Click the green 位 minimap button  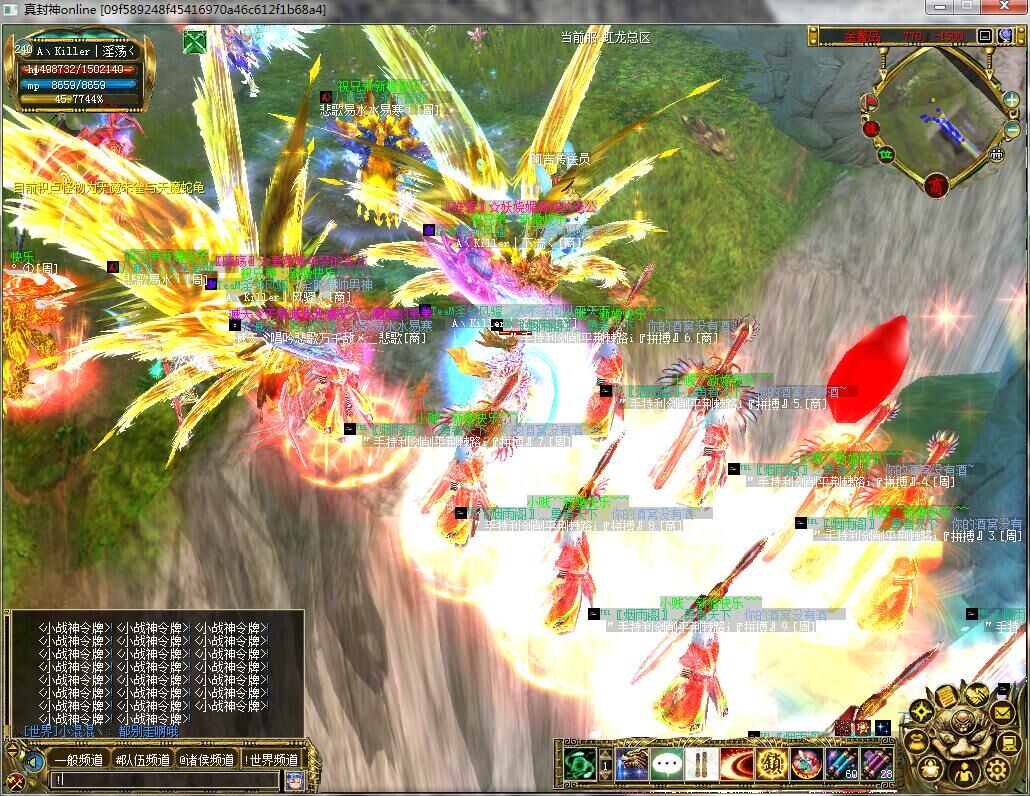coord(885,155)
